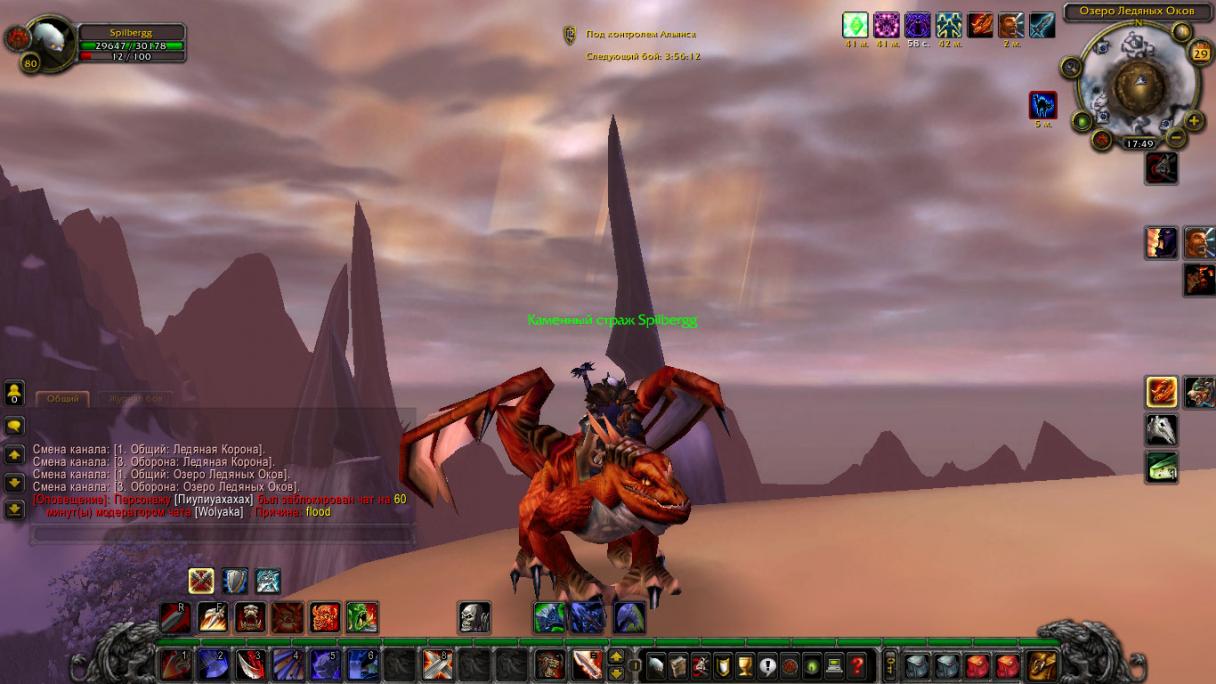This screenshot has width=1216, height=684.
Task: Select the green crystal buff icon
Action: tap(855, 25)
